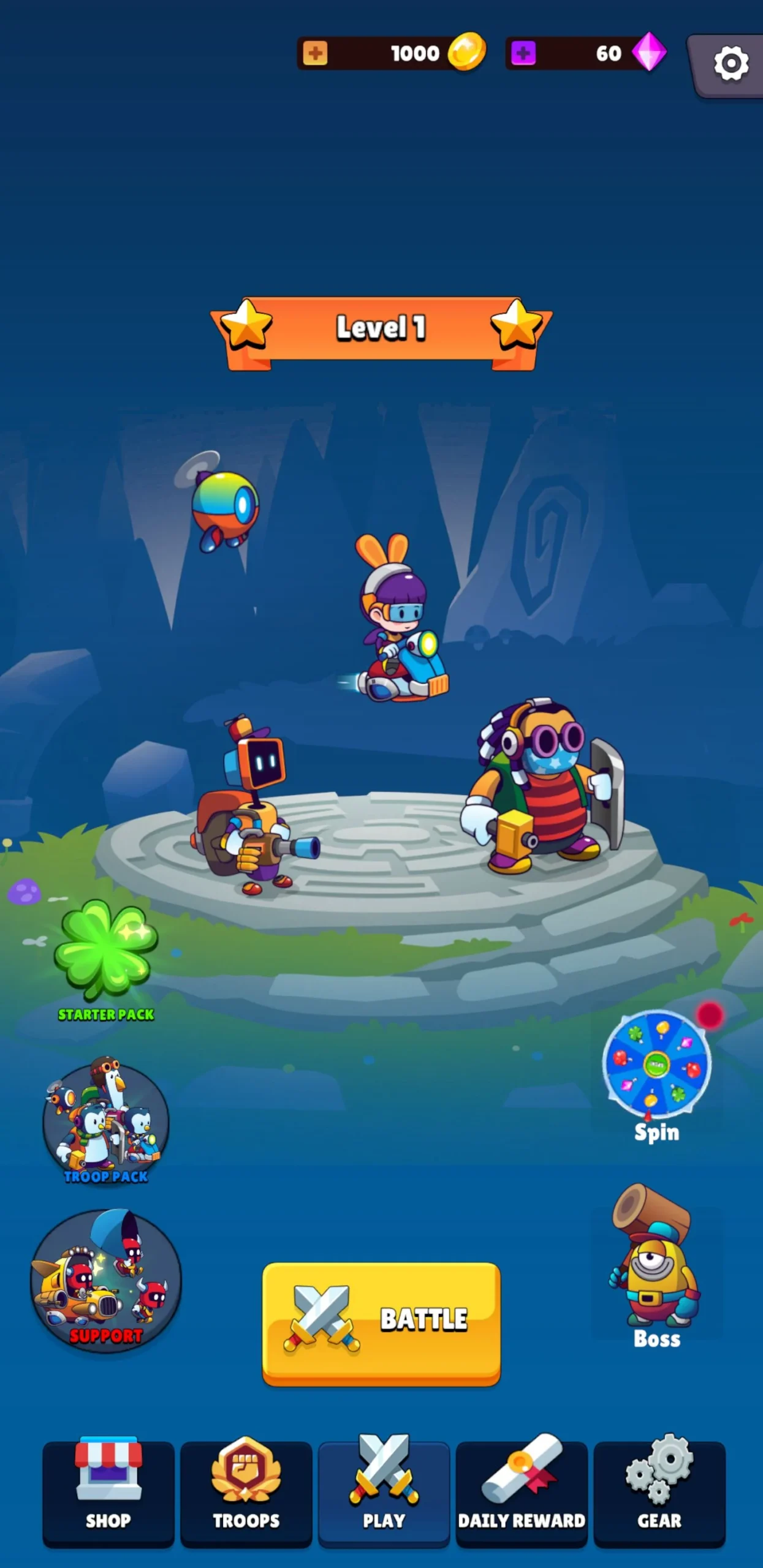Image resolution: width=763 pixels, height=1568 pixels.
Task: Start the fight with the BATTLE button
Action: point(381,1322)
